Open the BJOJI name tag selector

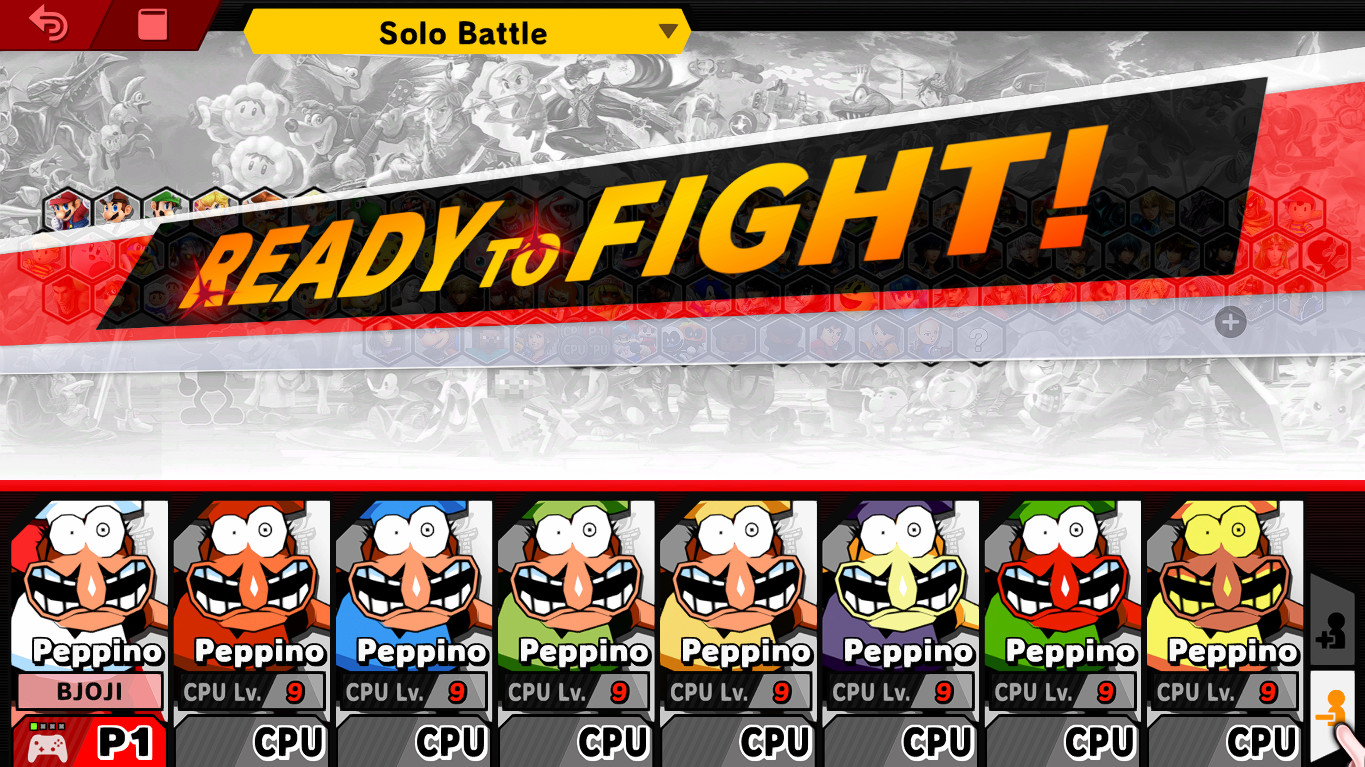click(88, 692)
